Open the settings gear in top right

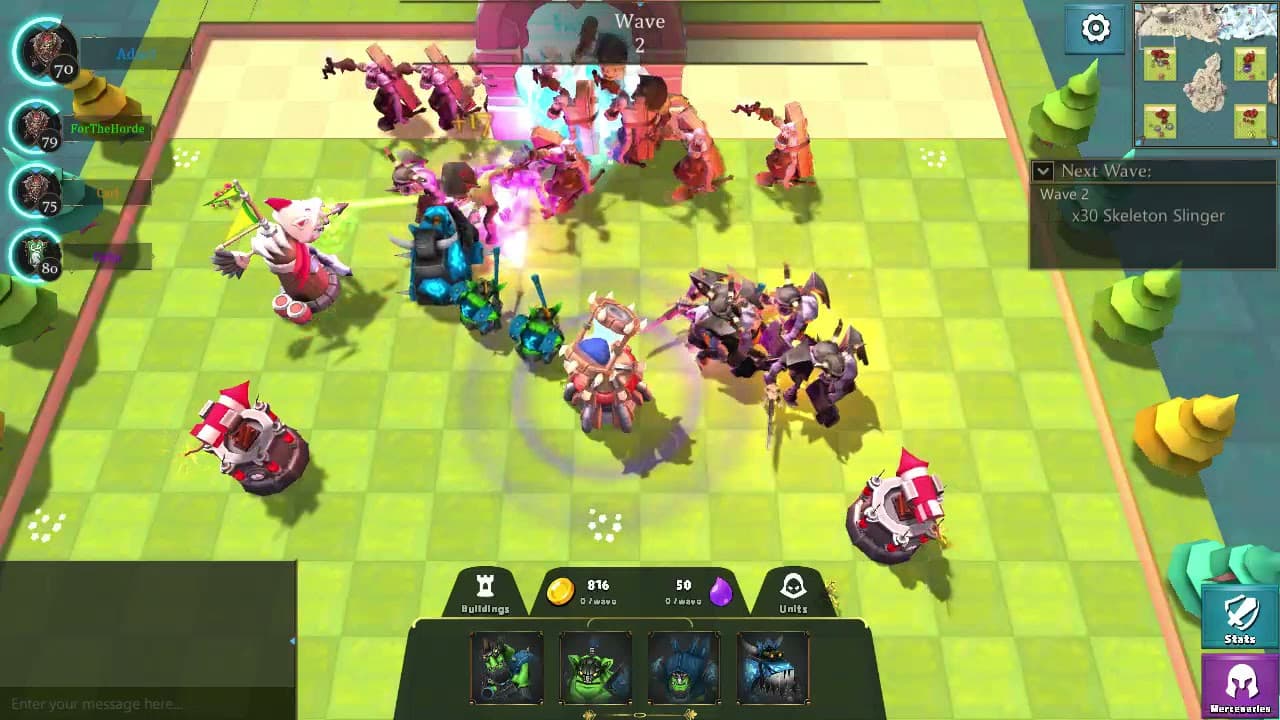pyautogui.click(x=1097, y=30)
